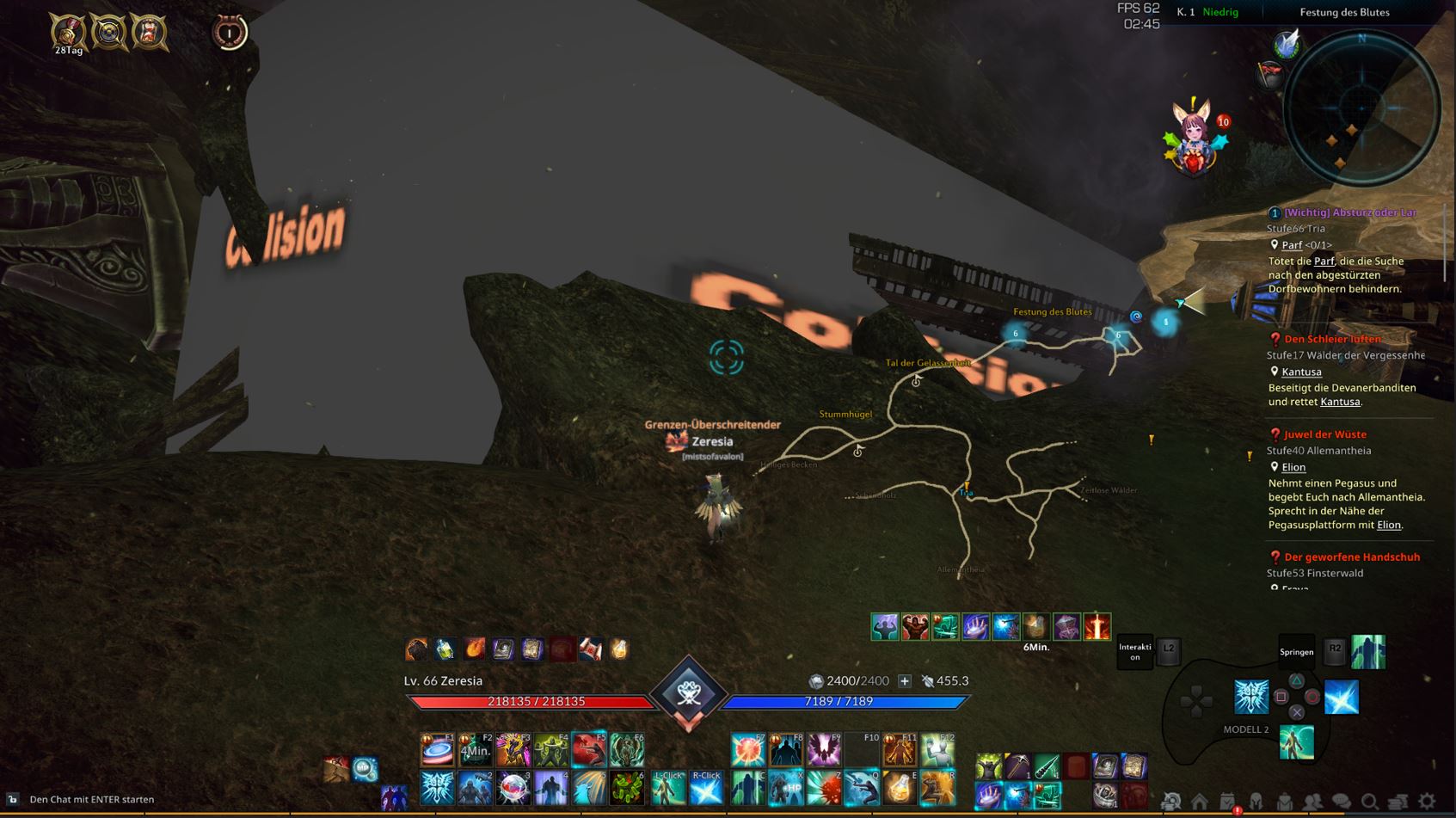Select the channel 'K. 1 Niedrig' indicator
The height and width of the screenshot is (818, 1456).
coord(1207,12)
